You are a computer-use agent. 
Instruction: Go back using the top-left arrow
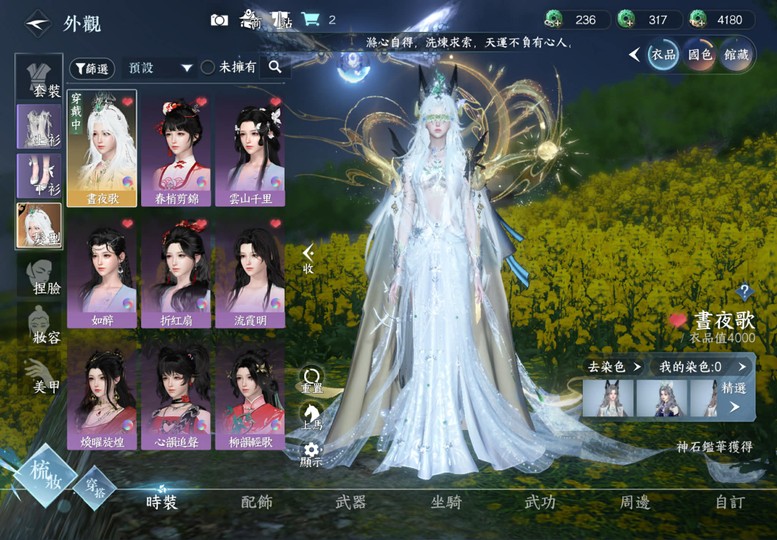click(37, 21)
